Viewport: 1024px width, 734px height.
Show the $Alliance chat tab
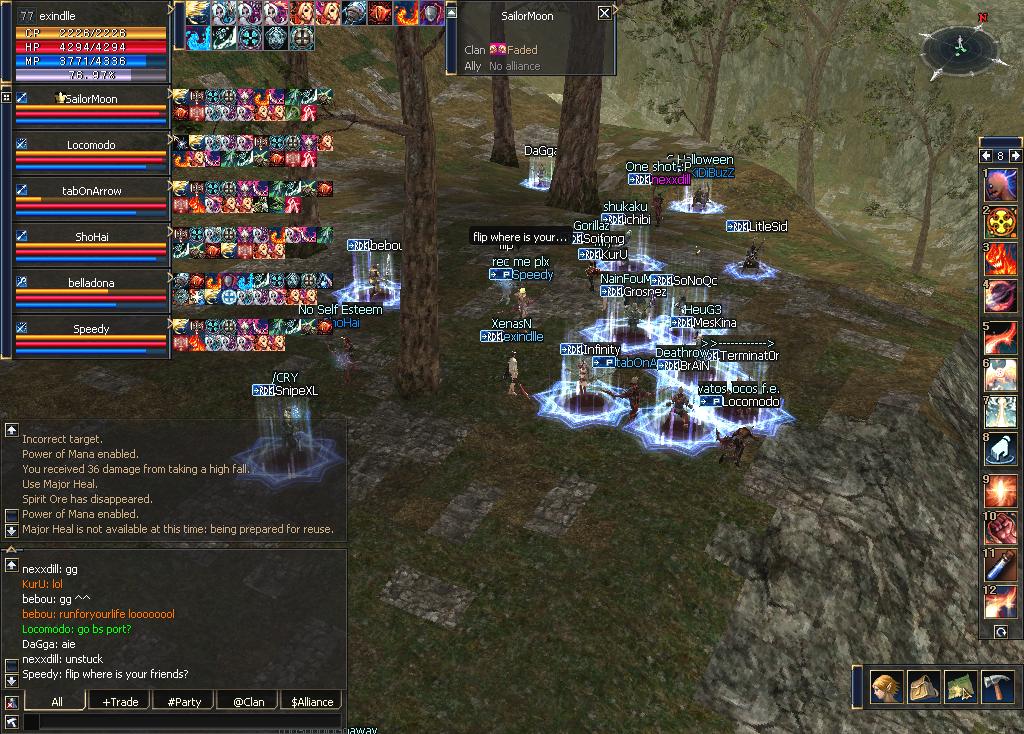312,702
